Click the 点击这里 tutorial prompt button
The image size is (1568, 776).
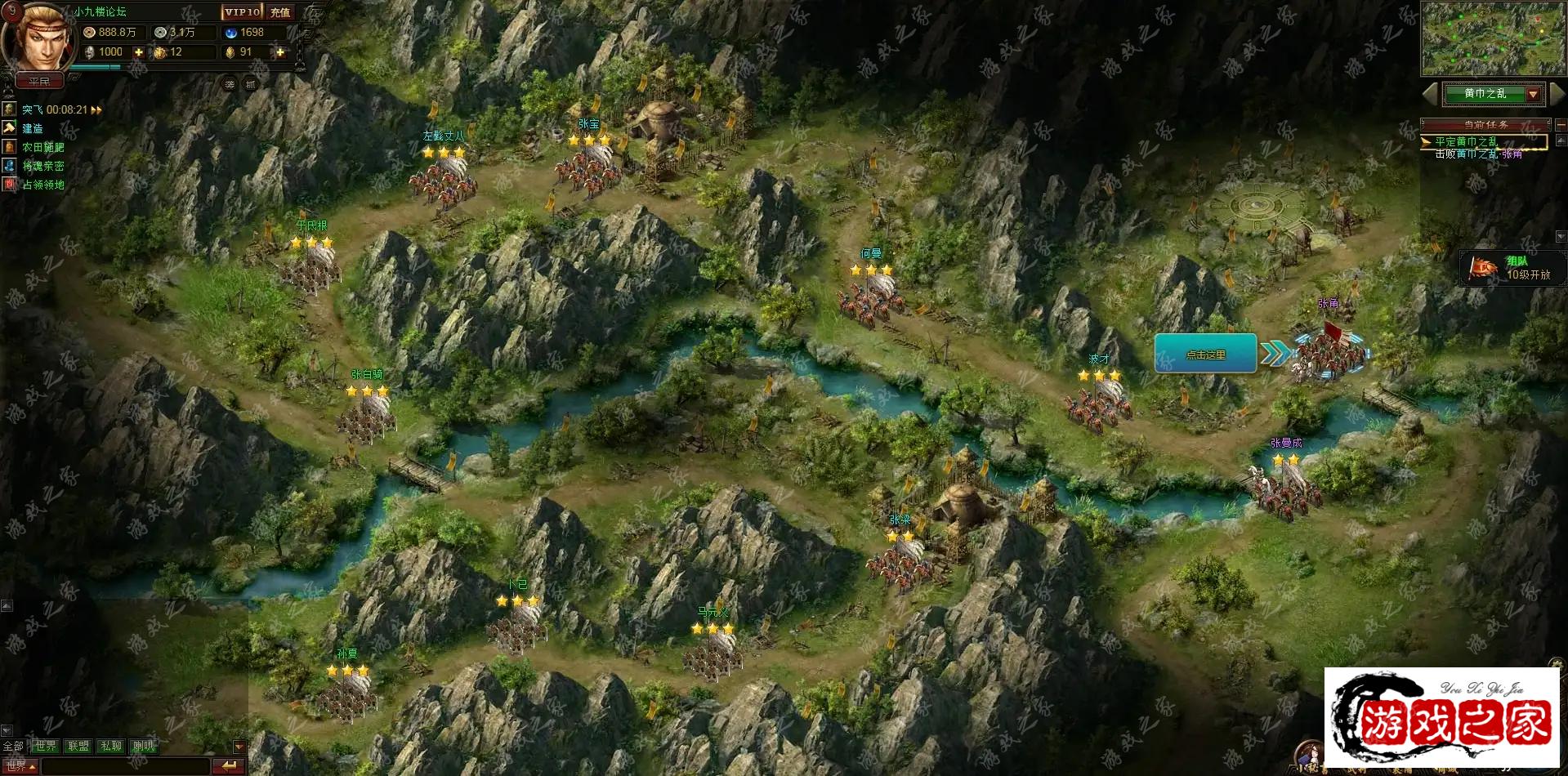pos(1205,355)
